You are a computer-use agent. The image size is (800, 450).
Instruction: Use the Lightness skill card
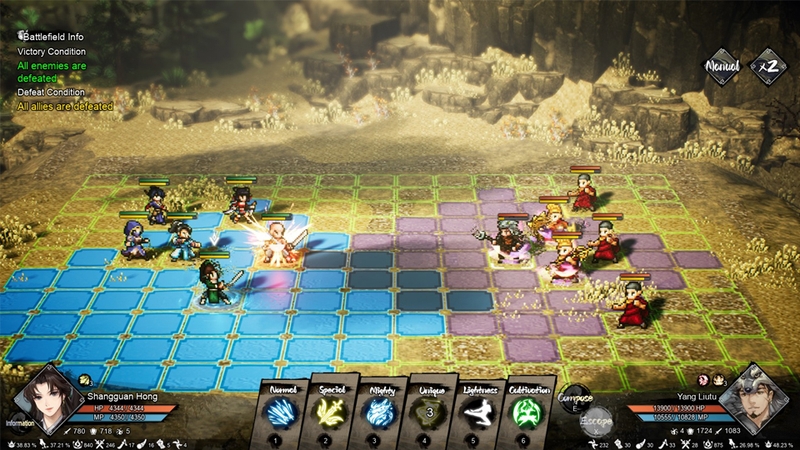(x=478, y=412)
